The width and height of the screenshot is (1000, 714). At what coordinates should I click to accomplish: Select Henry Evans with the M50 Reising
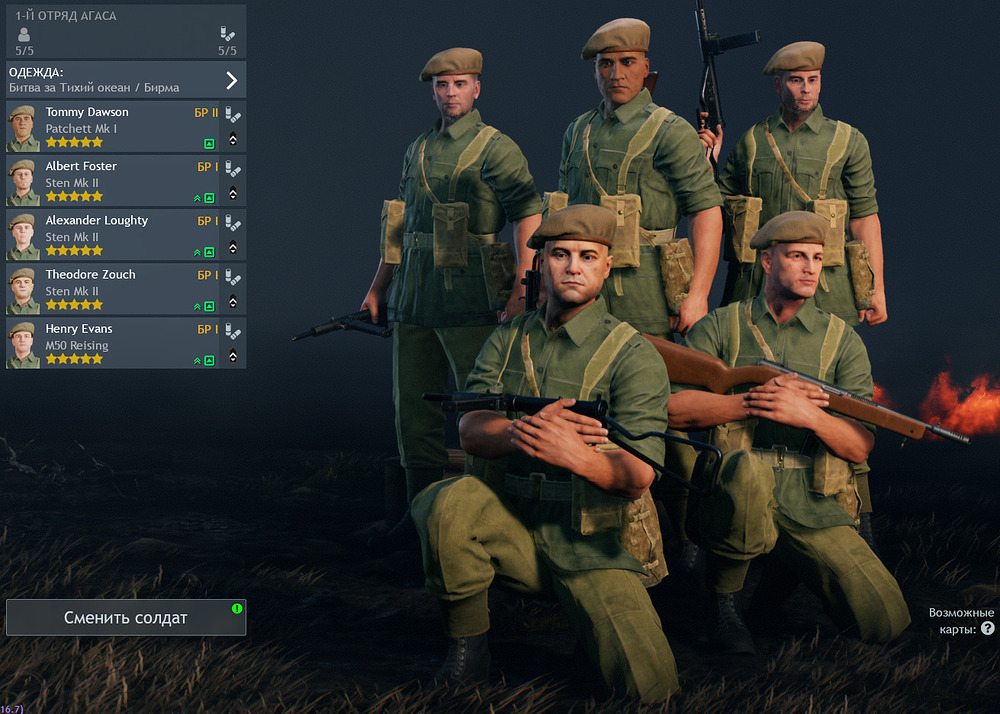[112, 343]
